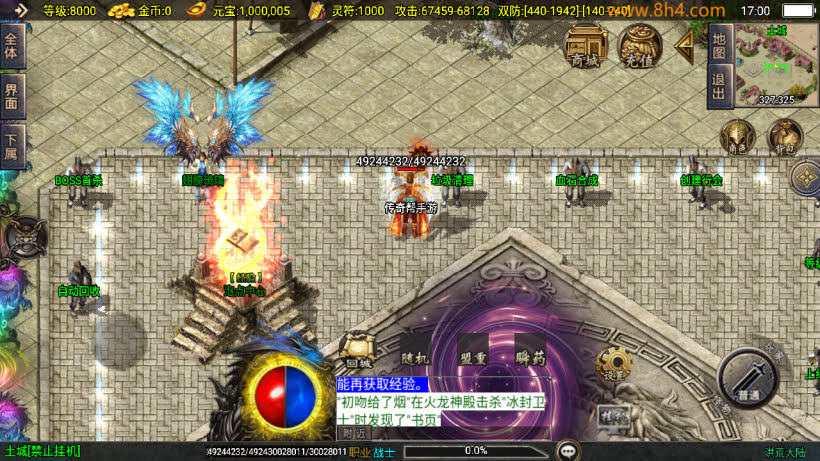Toggle the 挂机 auto-play button

(612, 414)
